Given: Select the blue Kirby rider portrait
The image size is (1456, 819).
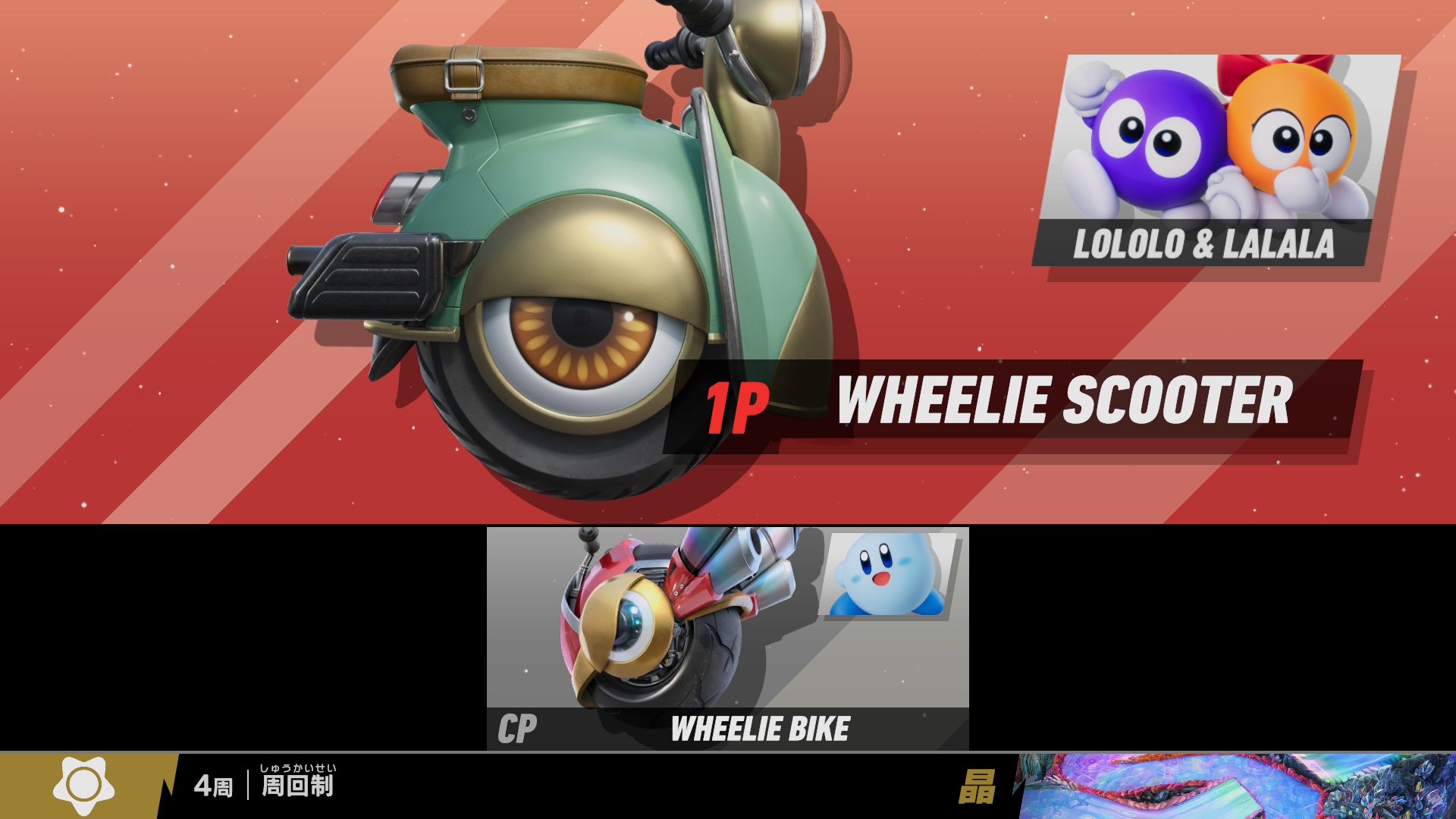Looking at the screenshot, I should click(889, 575).
